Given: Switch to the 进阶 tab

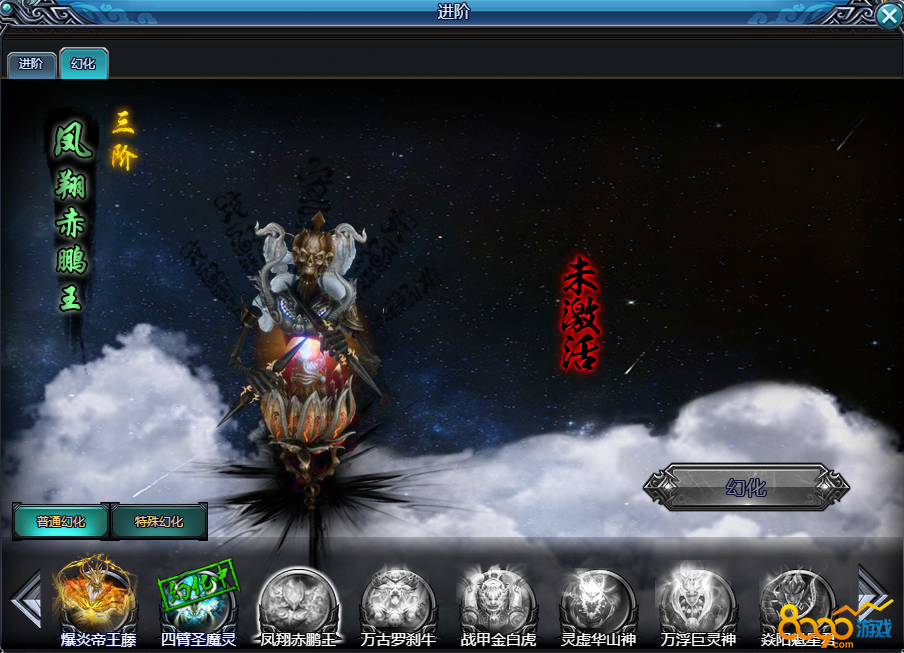Looking at the screenshot, I should (x=31, y=64).
